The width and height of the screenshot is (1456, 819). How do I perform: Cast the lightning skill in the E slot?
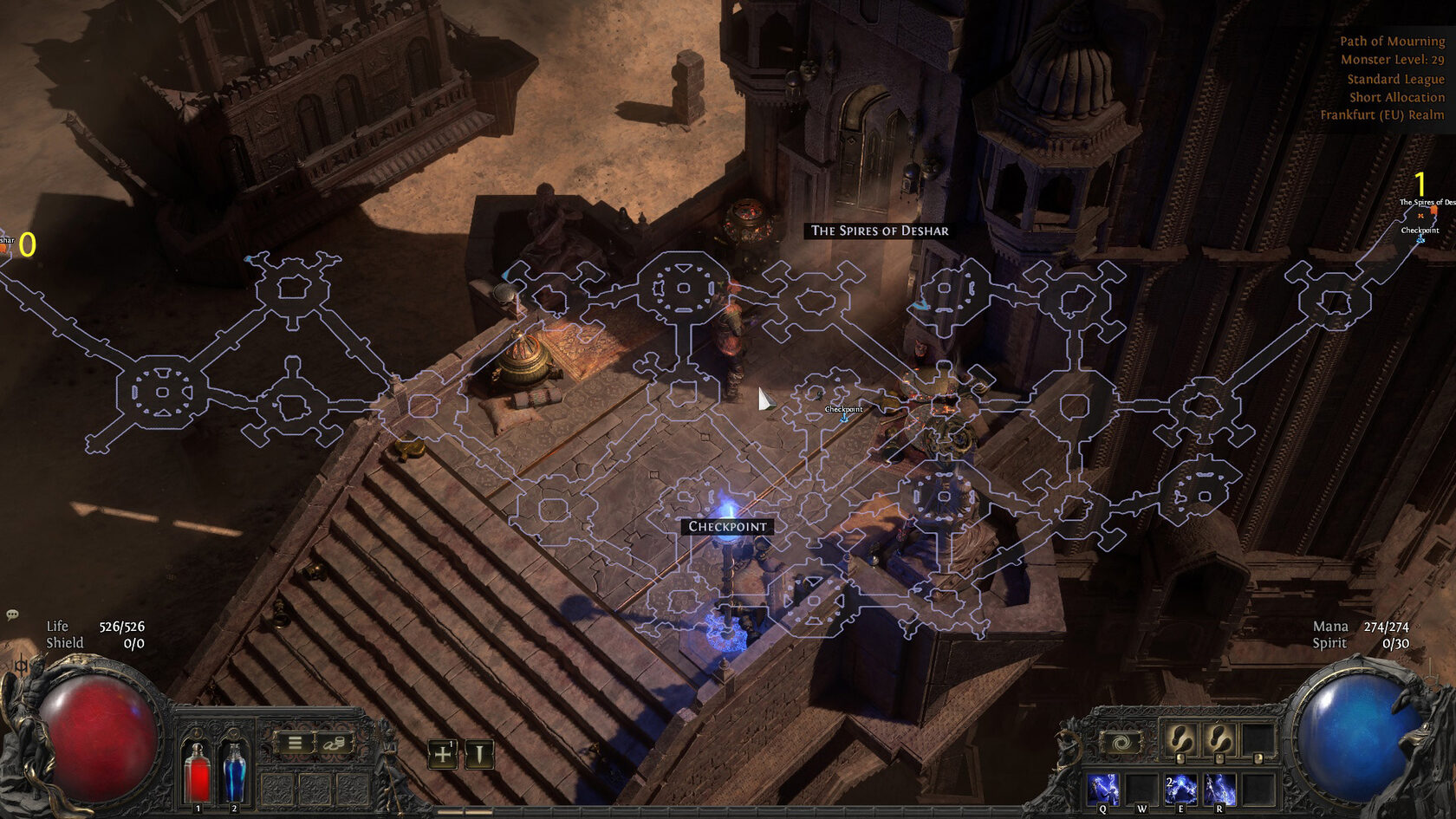pos(1180,790)
